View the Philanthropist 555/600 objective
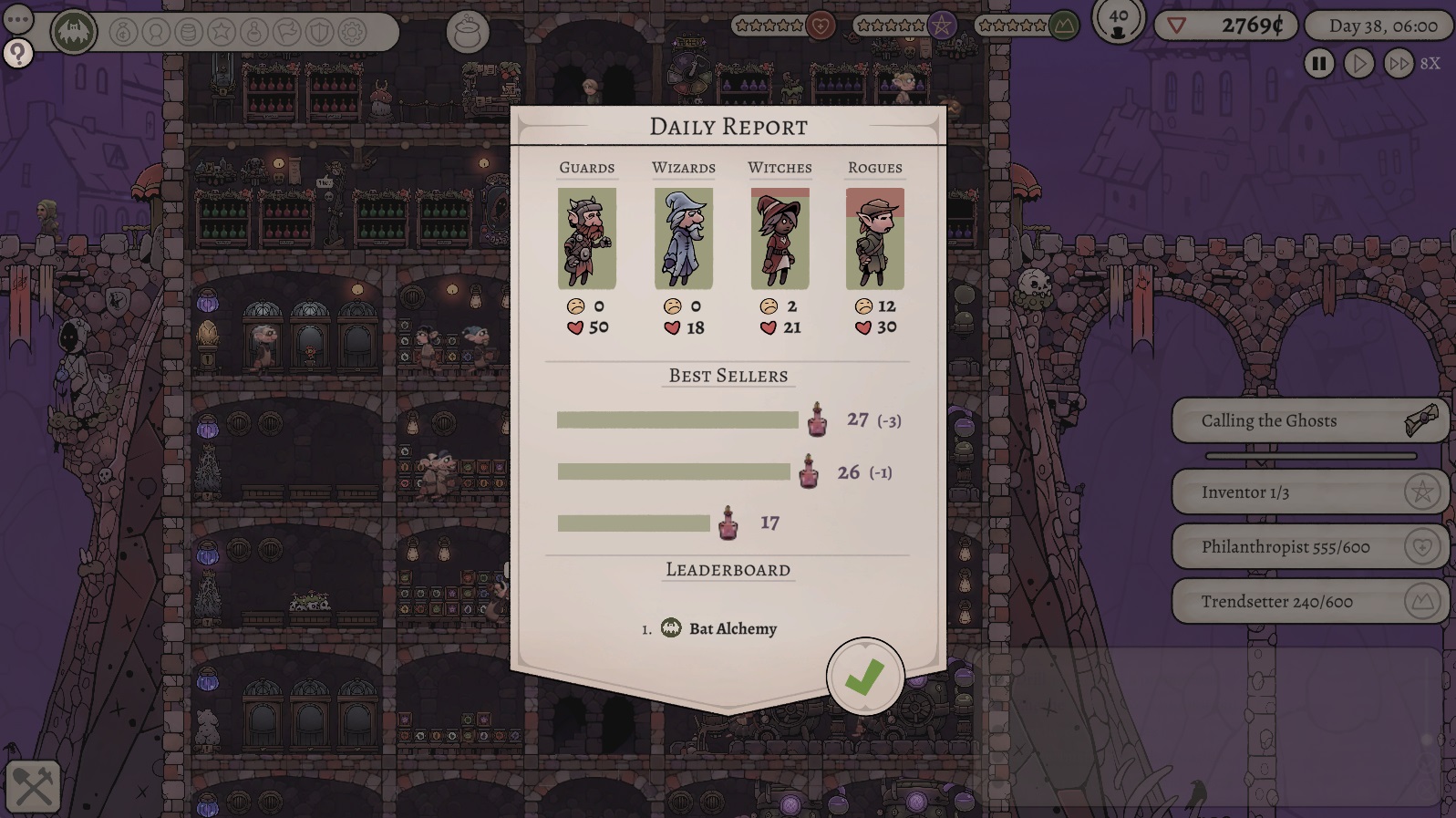This screenshot has height=818, width=1456. 1309,547
